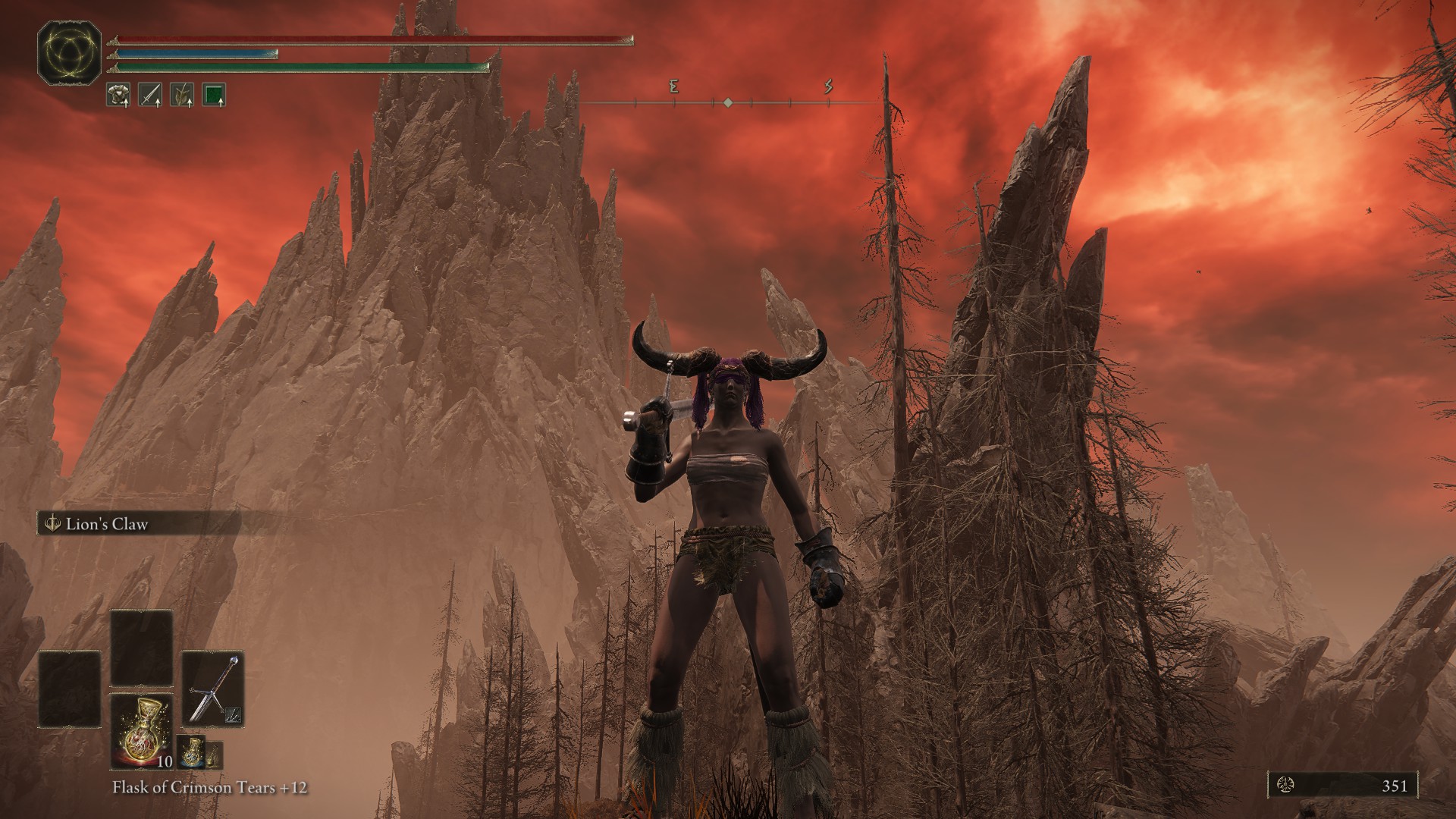This screenshot has height=819, width=1456.
Task: Select the Flask of Cerulean Tears mini slot
Action: point(191,753)
